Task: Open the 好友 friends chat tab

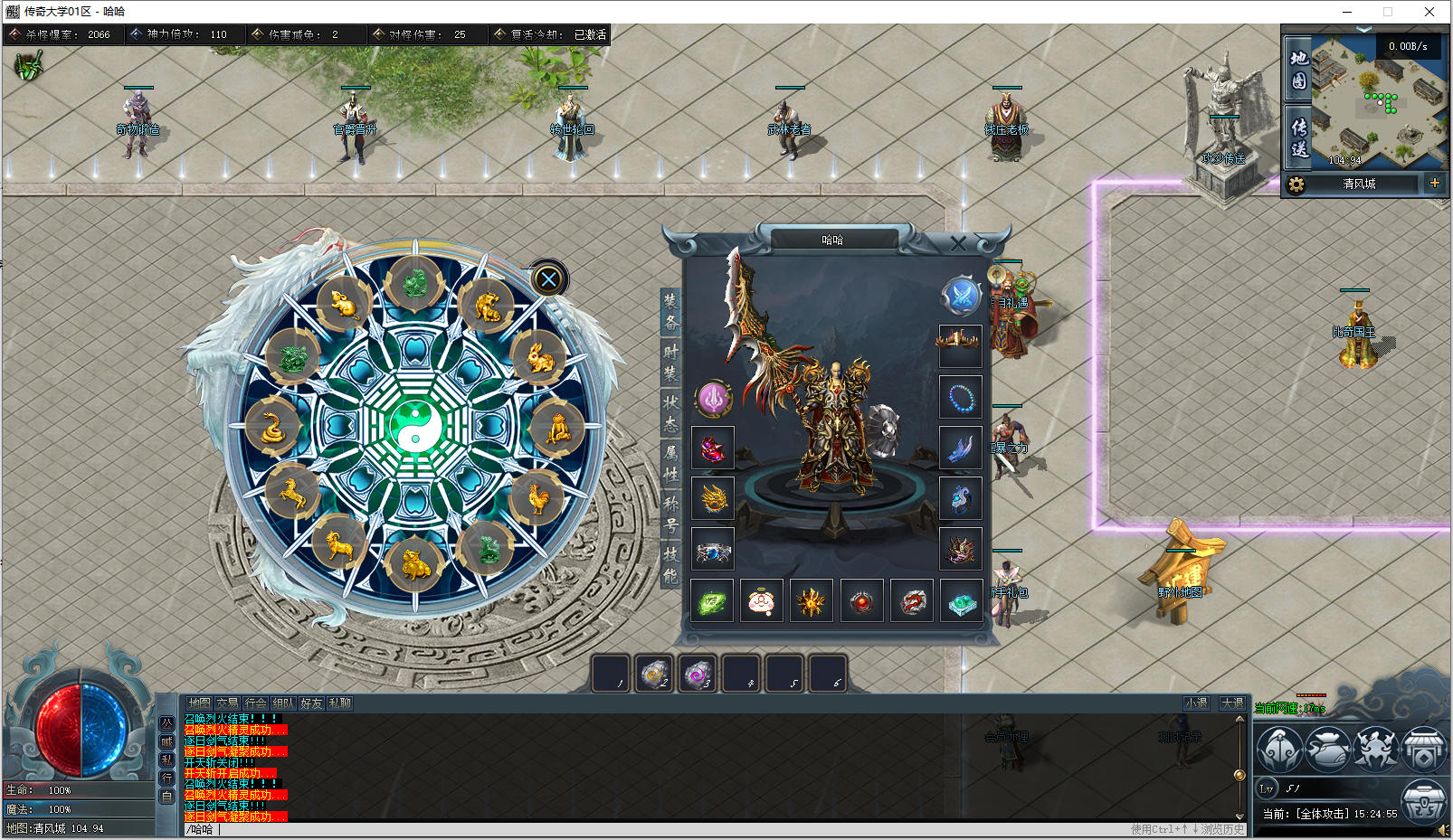Action: tap(311, 703)
